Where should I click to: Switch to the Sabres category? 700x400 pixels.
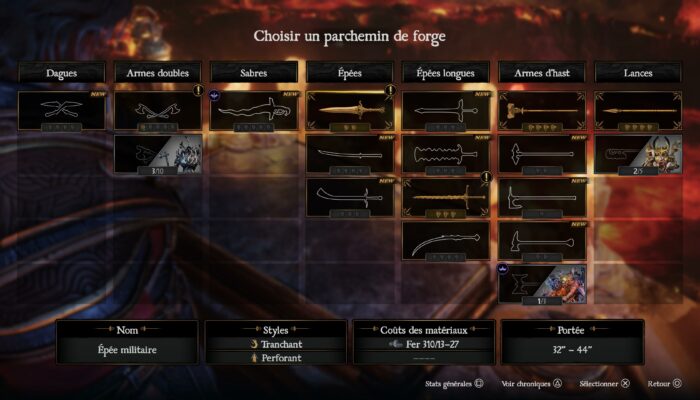click(x=253, y=72)
